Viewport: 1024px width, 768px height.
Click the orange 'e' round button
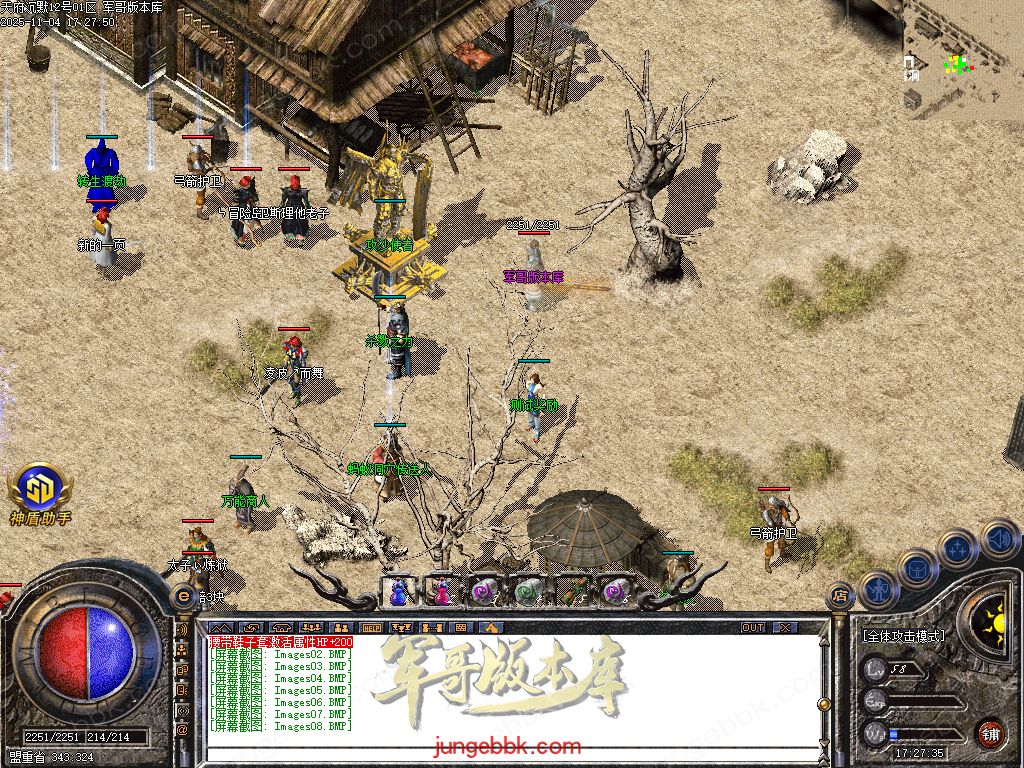183,596
